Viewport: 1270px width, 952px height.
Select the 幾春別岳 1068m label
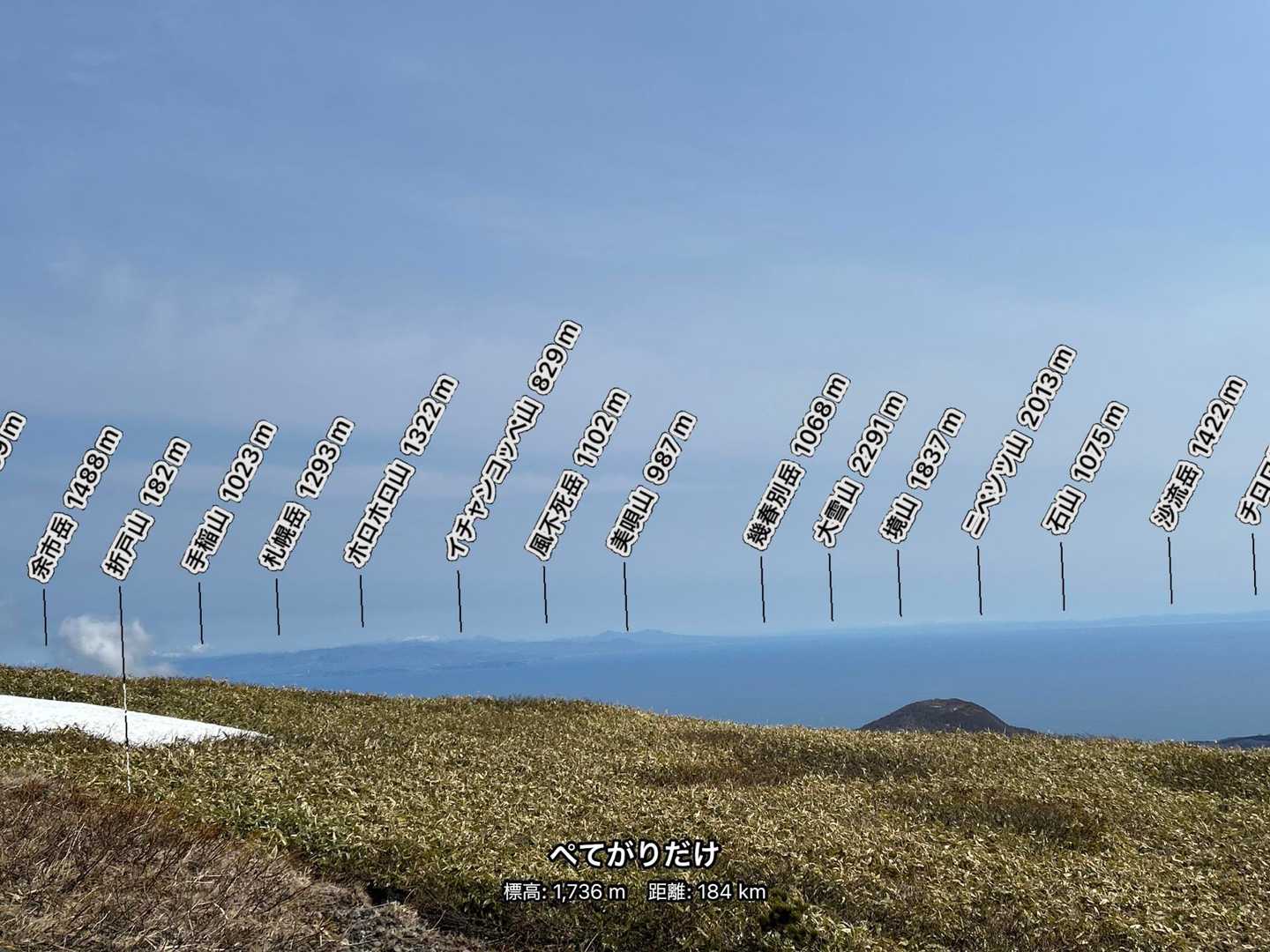tap(797, 462)
